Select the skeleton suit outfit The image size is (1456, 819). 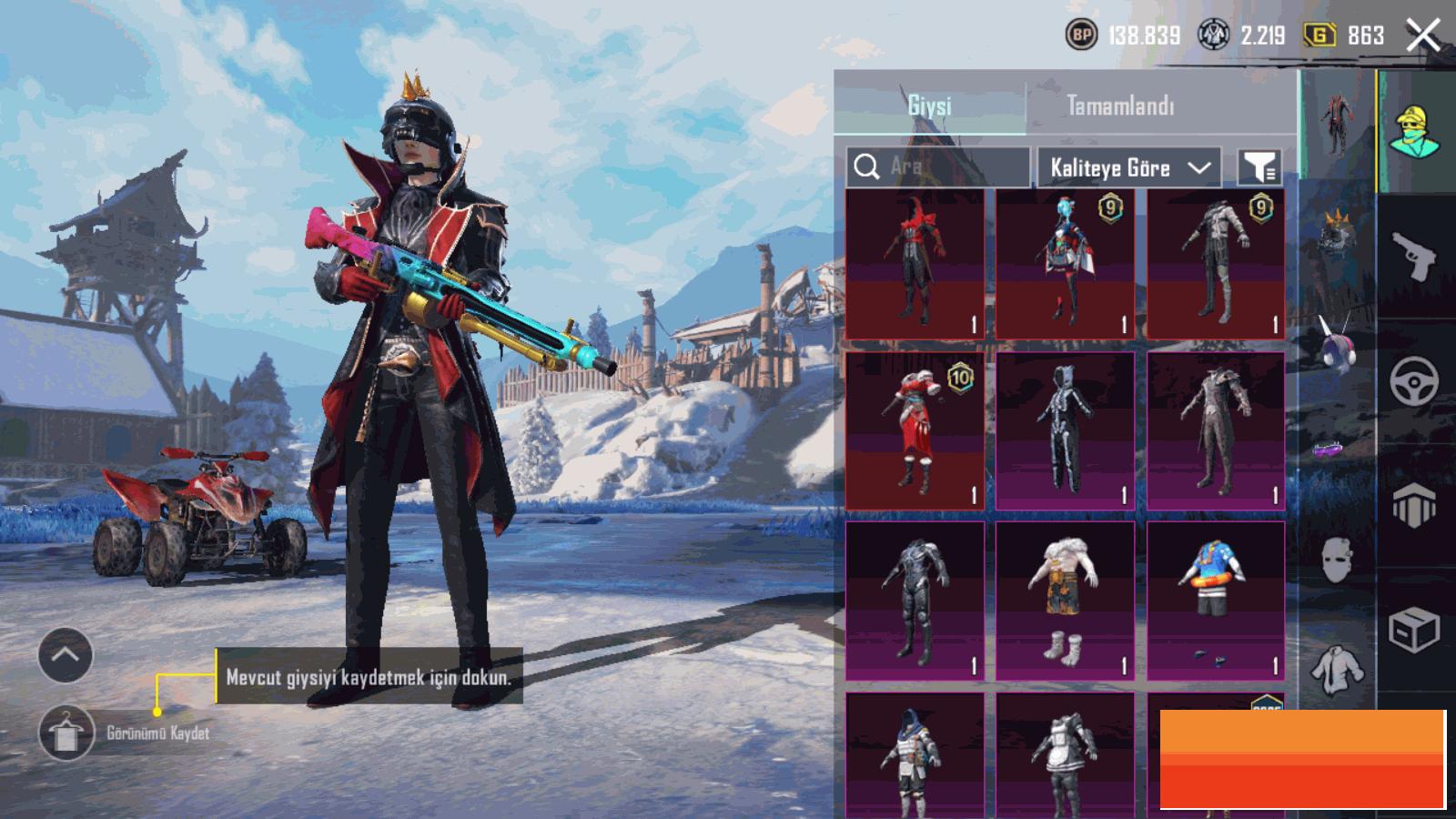pos(1065,430)
